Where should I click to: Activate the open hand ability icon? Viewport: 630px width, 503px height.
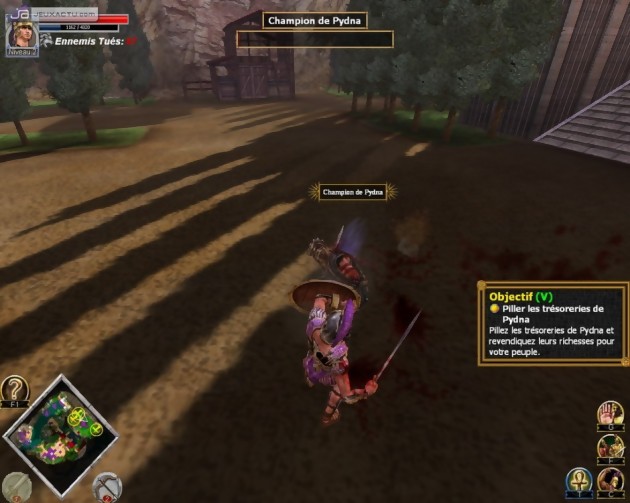click(x=611, y=414)
